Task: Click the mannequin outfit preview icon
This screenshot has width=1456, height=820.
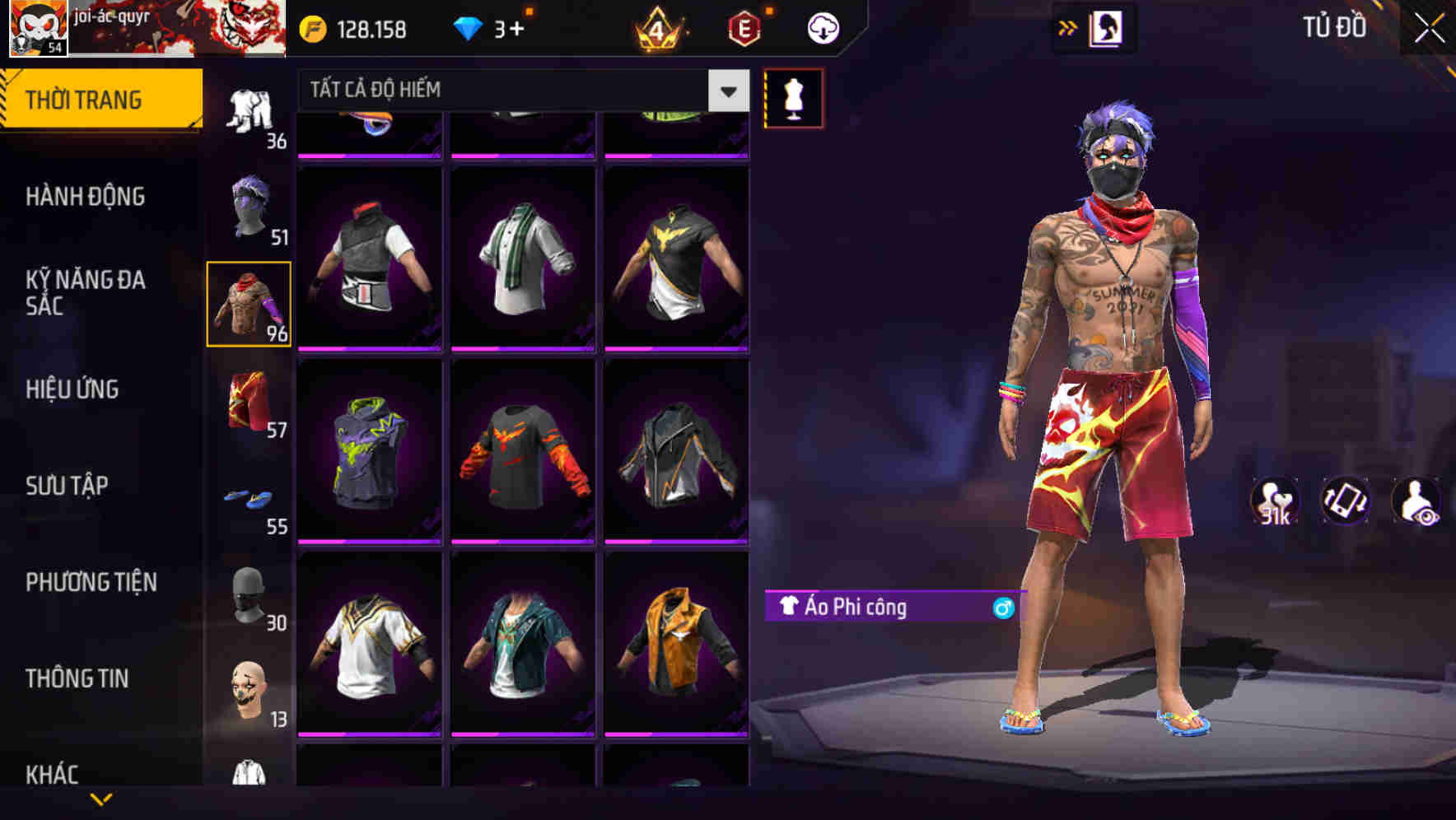Action: [794, 97]
